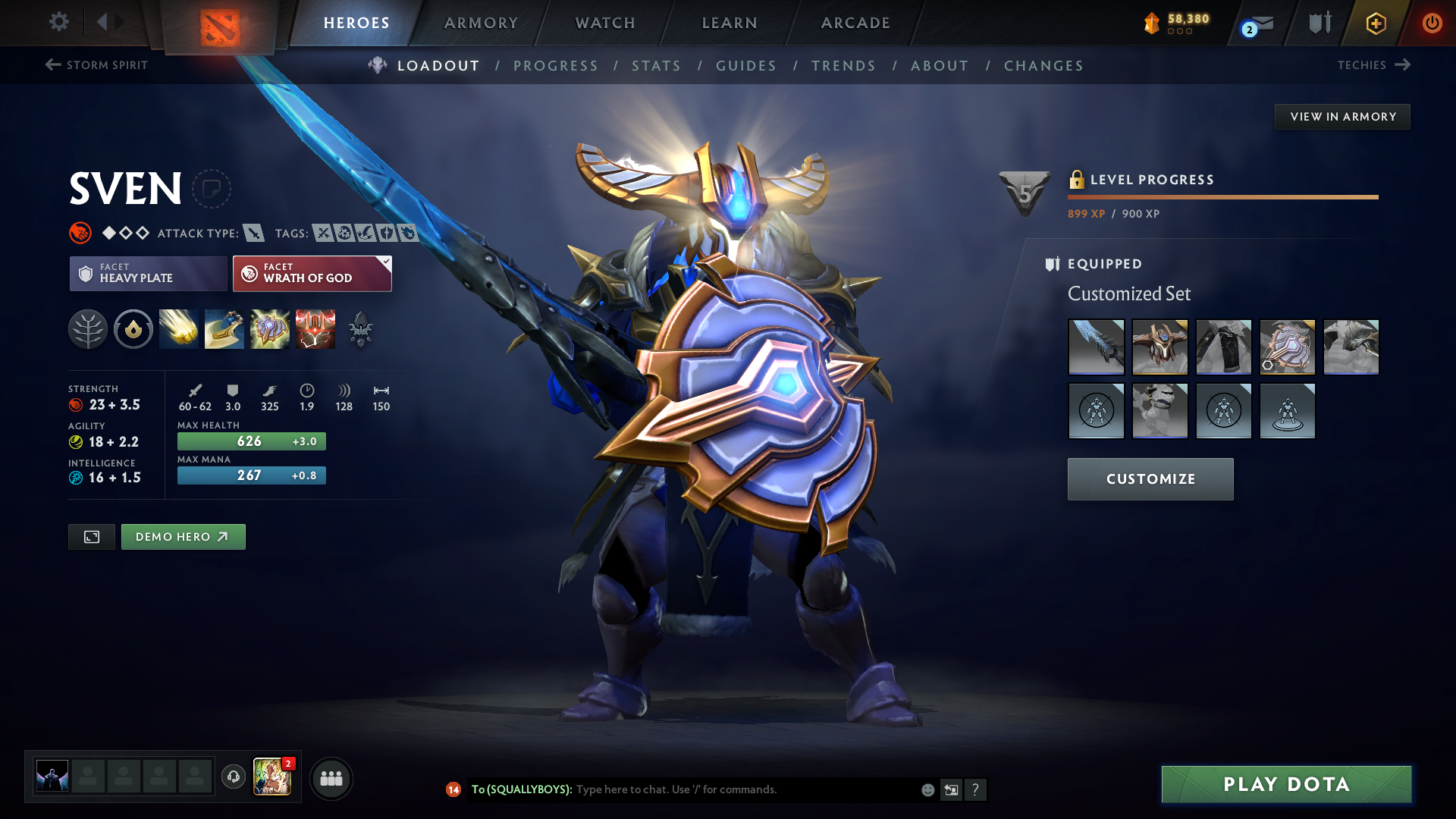Open Sven's talent tree icon
Image resolution: width=1456 pixels, height=819 pixels.
tap(88, 329)
